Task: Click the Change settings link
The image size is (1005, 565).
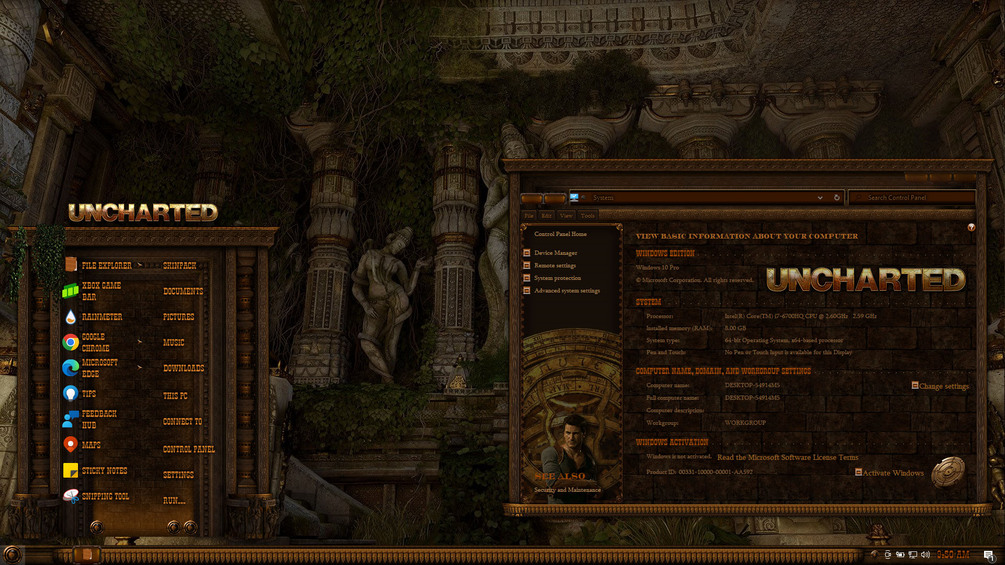Action: [x=943, y=386]
